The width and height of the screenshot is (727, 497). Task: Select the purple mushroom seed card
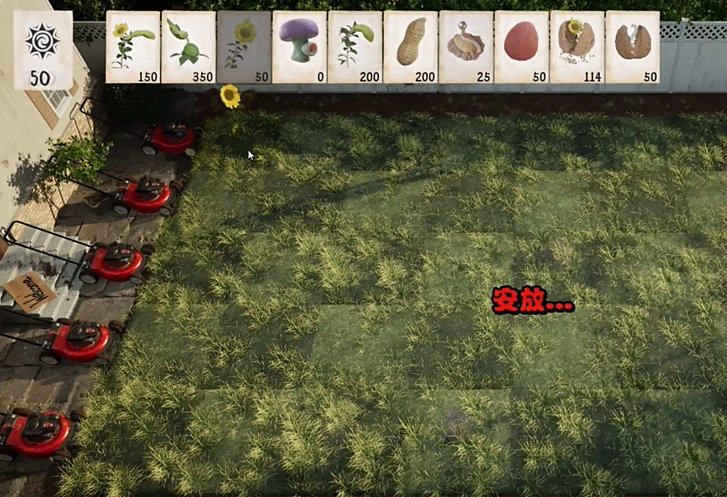pyautogui.click(x=299, y=46)
